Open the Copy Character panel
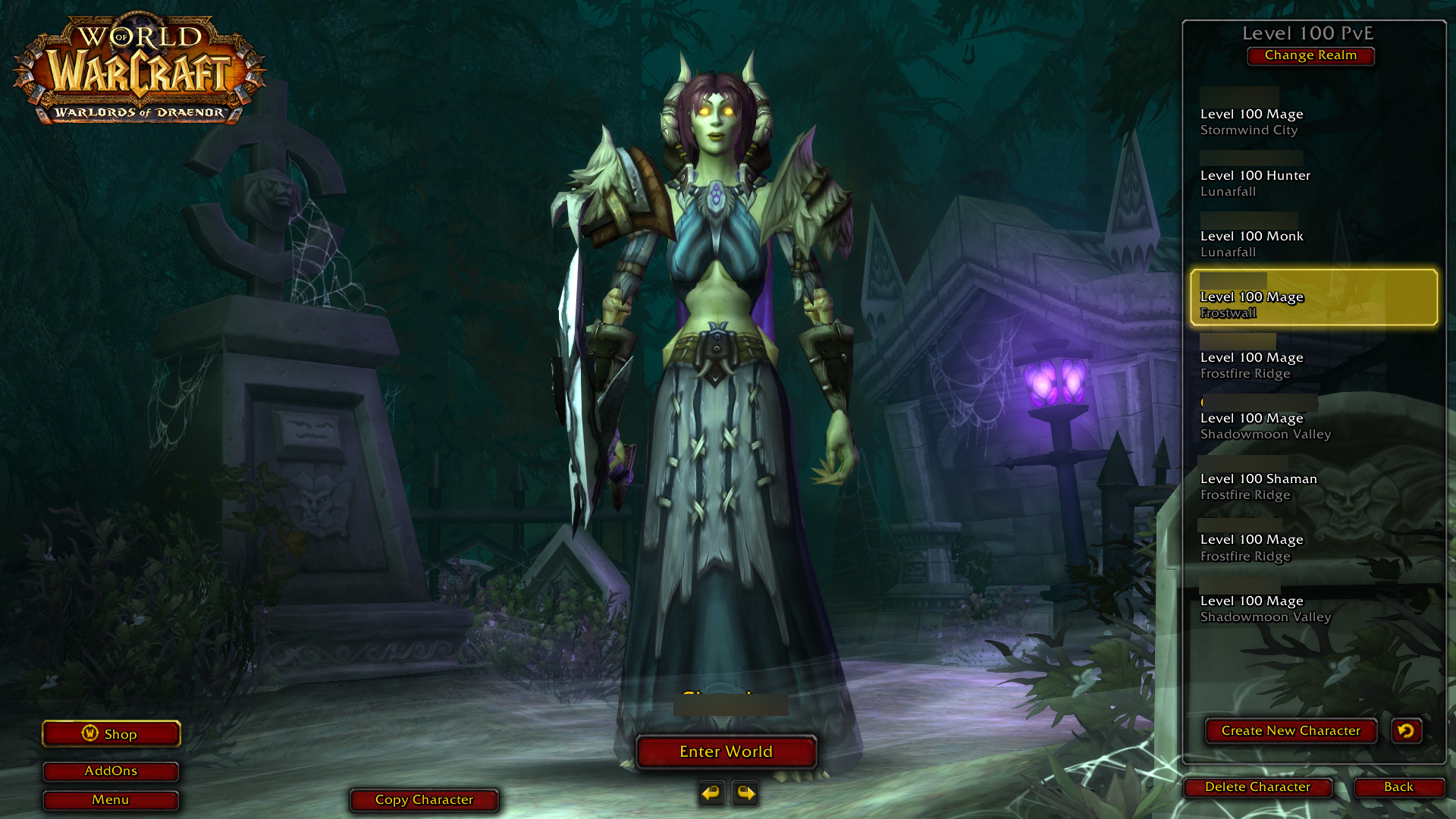The image size is (1456, 819). coord(424,799)
